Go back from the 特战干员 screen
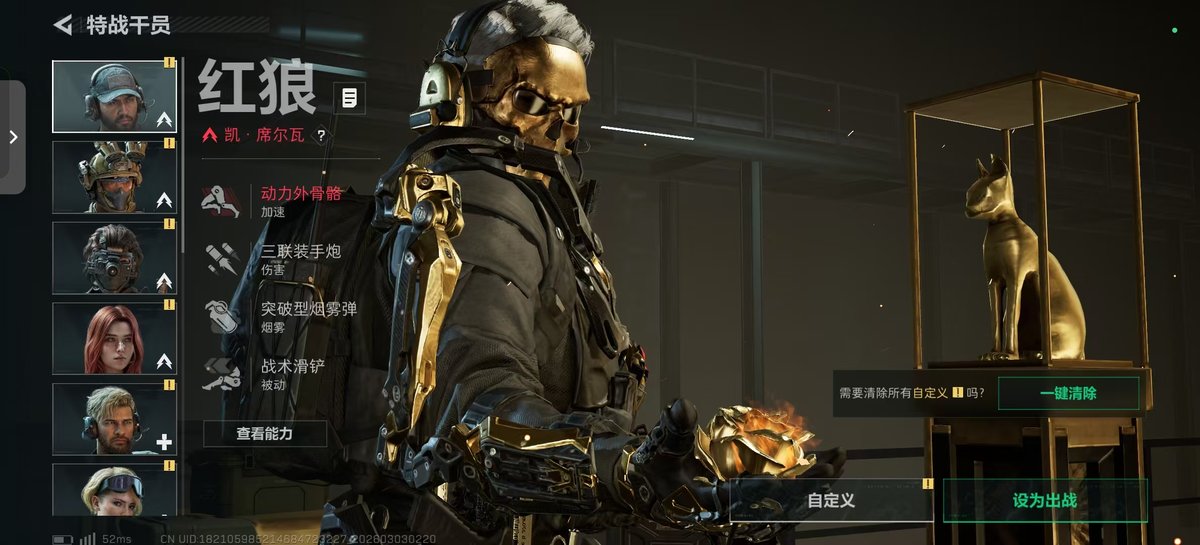 click(x=64, y=25)
